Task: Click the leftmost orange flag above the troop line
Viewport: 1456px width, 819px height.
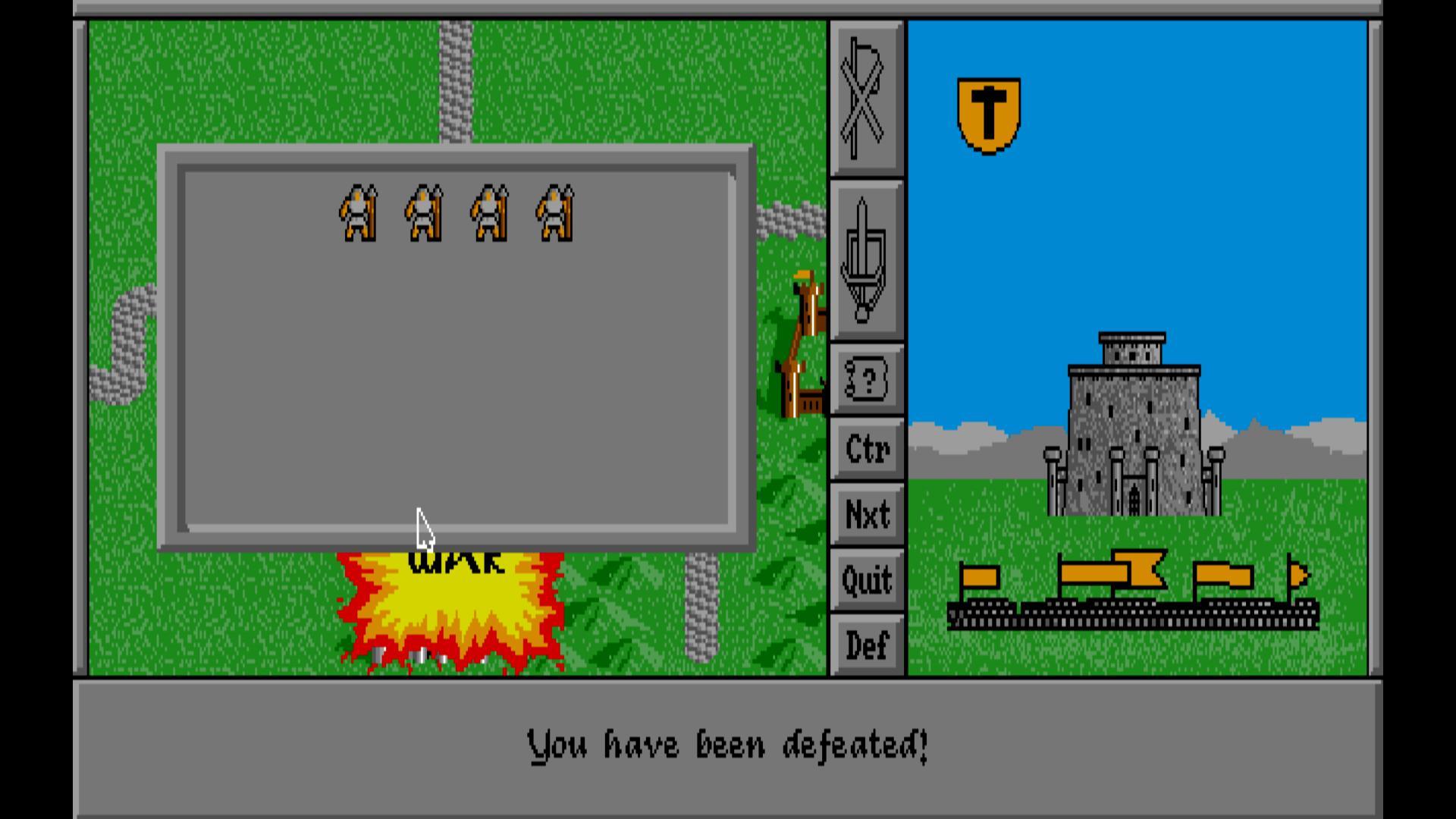Action: [x=980, y=576]
